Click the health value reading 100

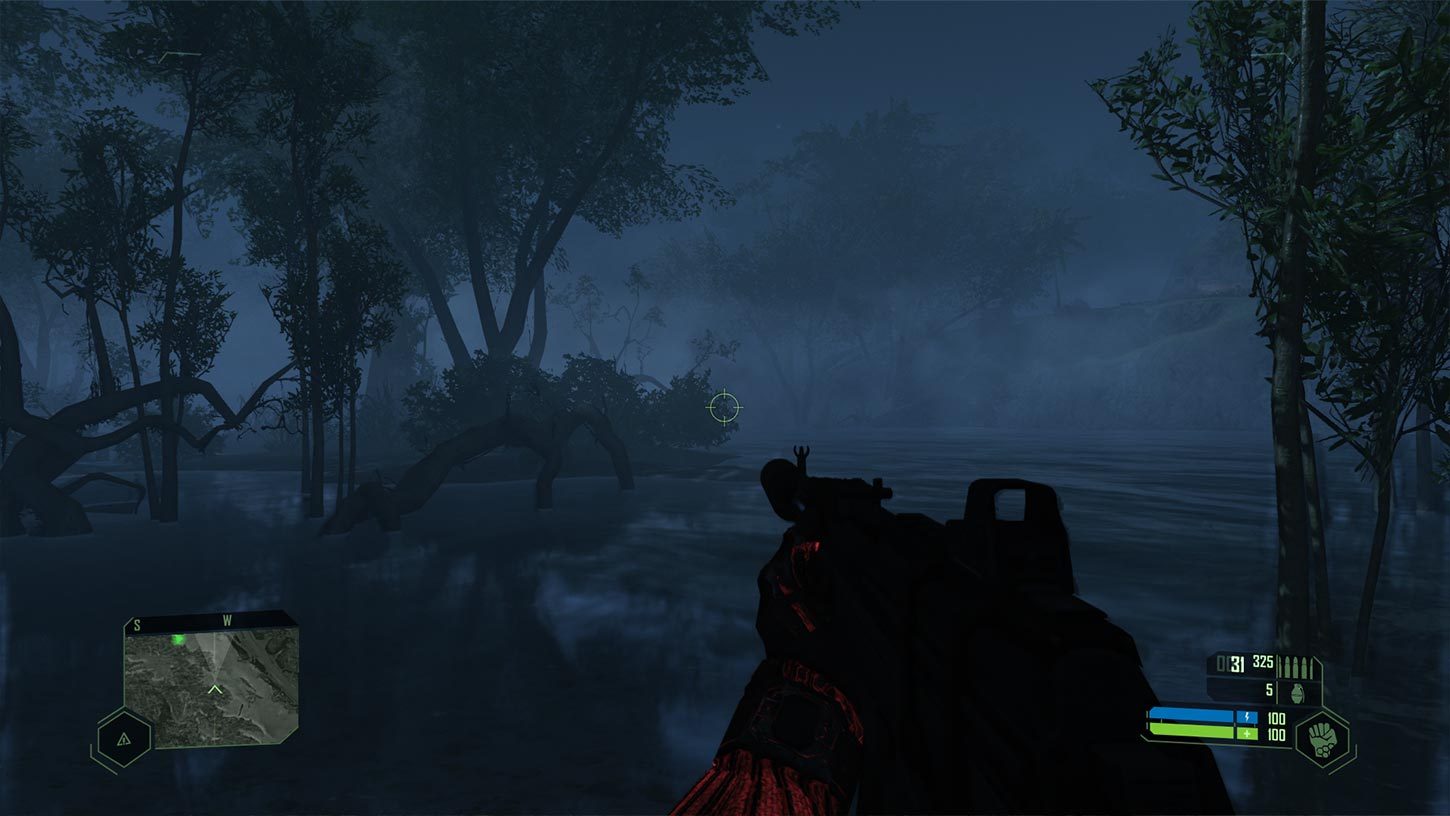coord(1276,733)
